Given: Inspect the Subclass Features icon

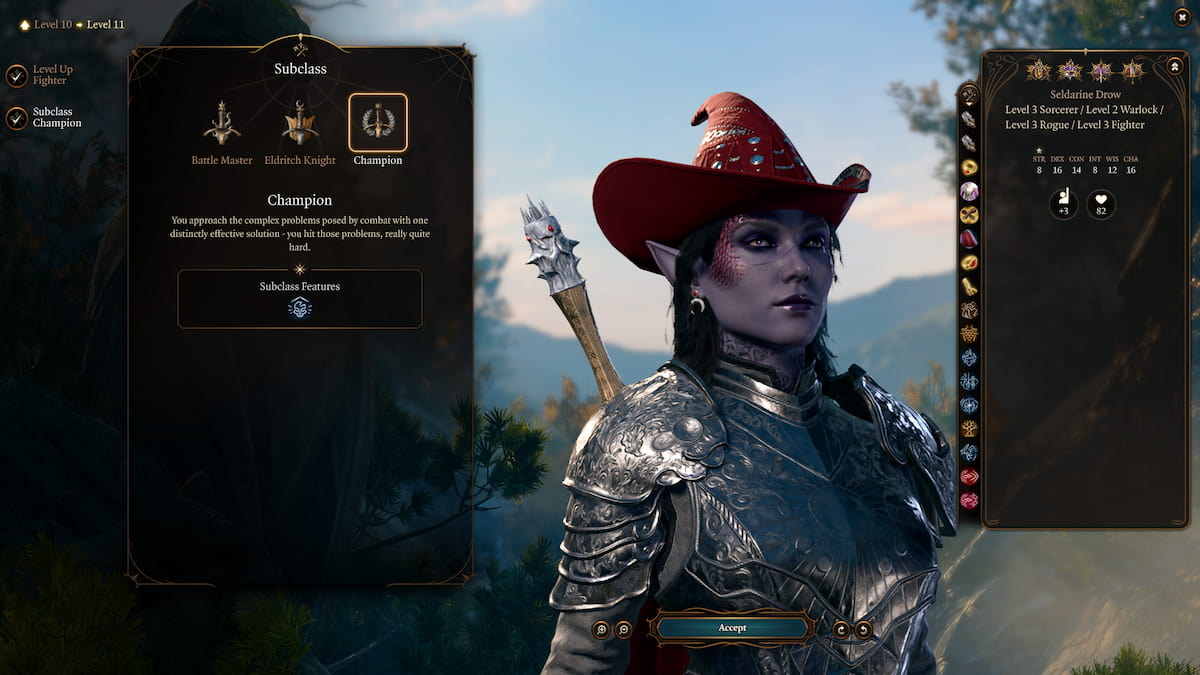Looking at the screenshot, I should point(300,308).
